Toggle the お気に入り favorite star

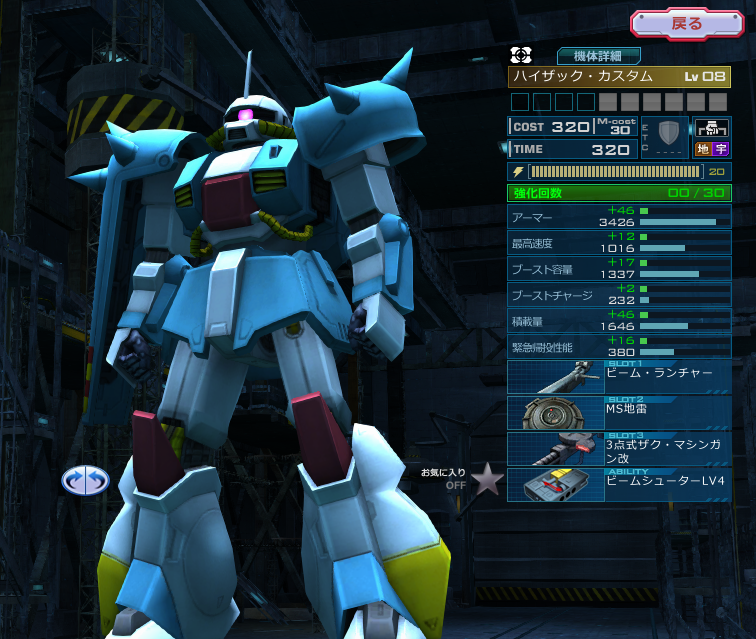point(487,481)
